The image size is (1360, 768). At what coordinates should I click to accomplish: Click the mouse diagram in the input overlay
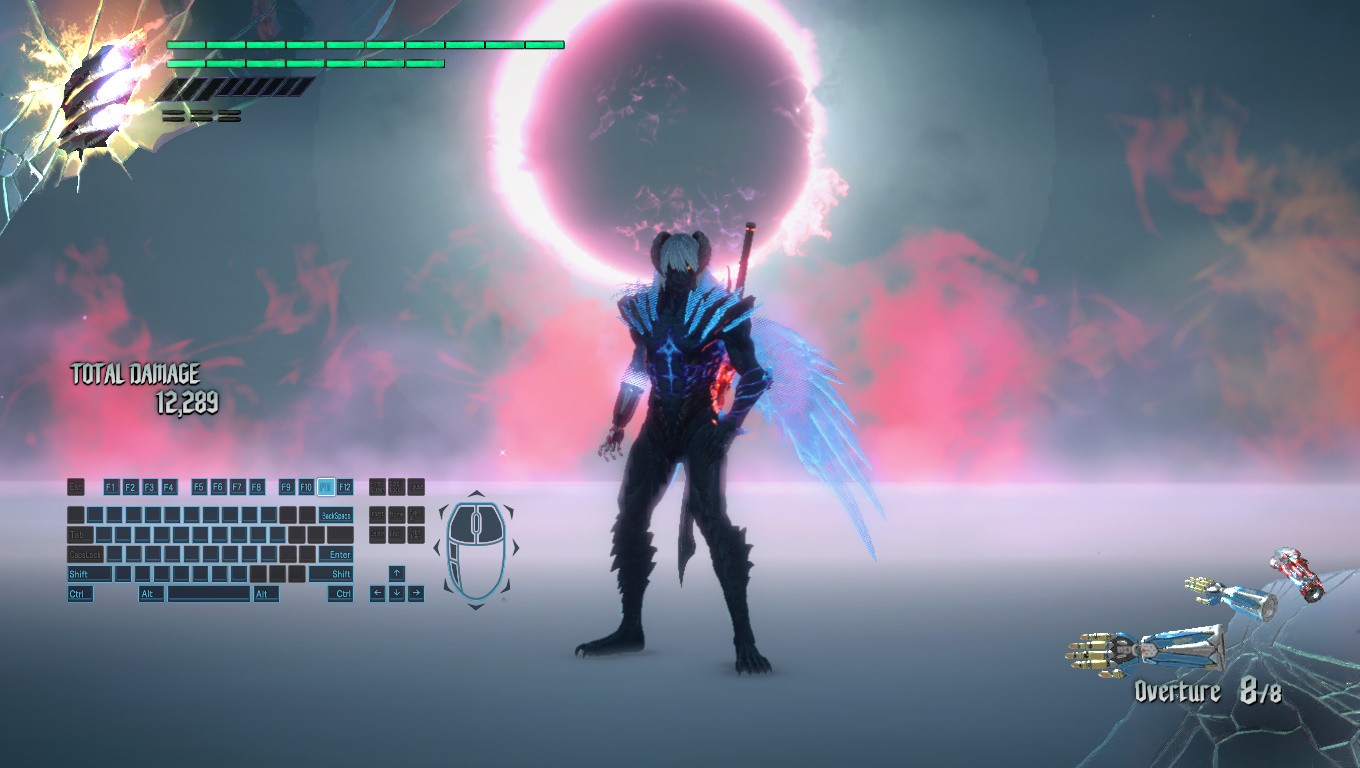point(476,550)
